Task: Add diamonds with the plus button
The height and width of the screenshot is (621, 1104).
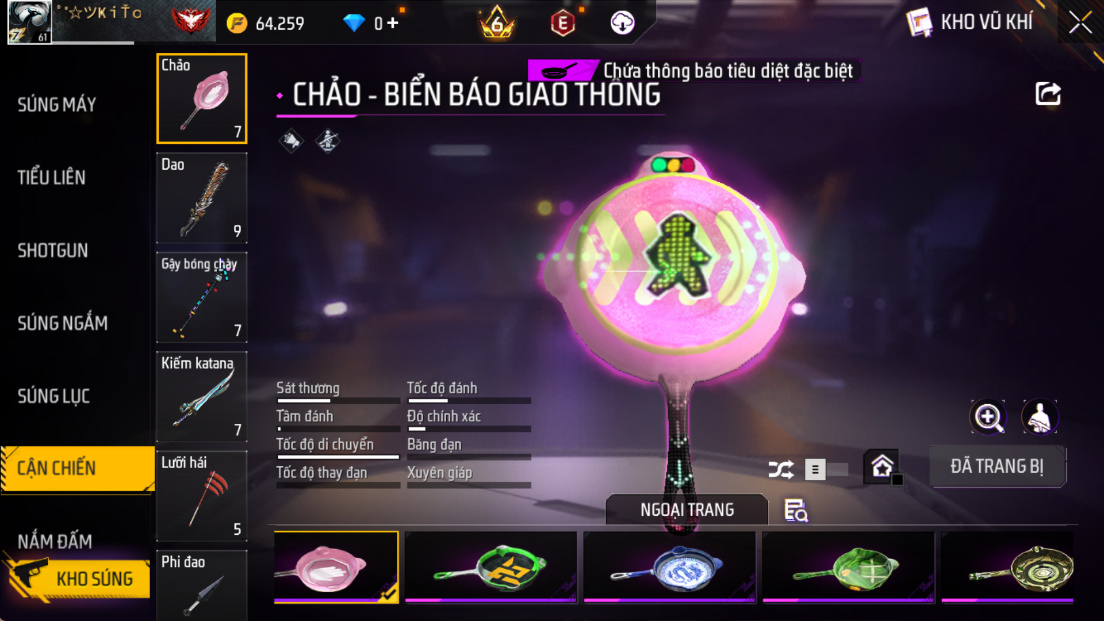Action: point(393,23)
